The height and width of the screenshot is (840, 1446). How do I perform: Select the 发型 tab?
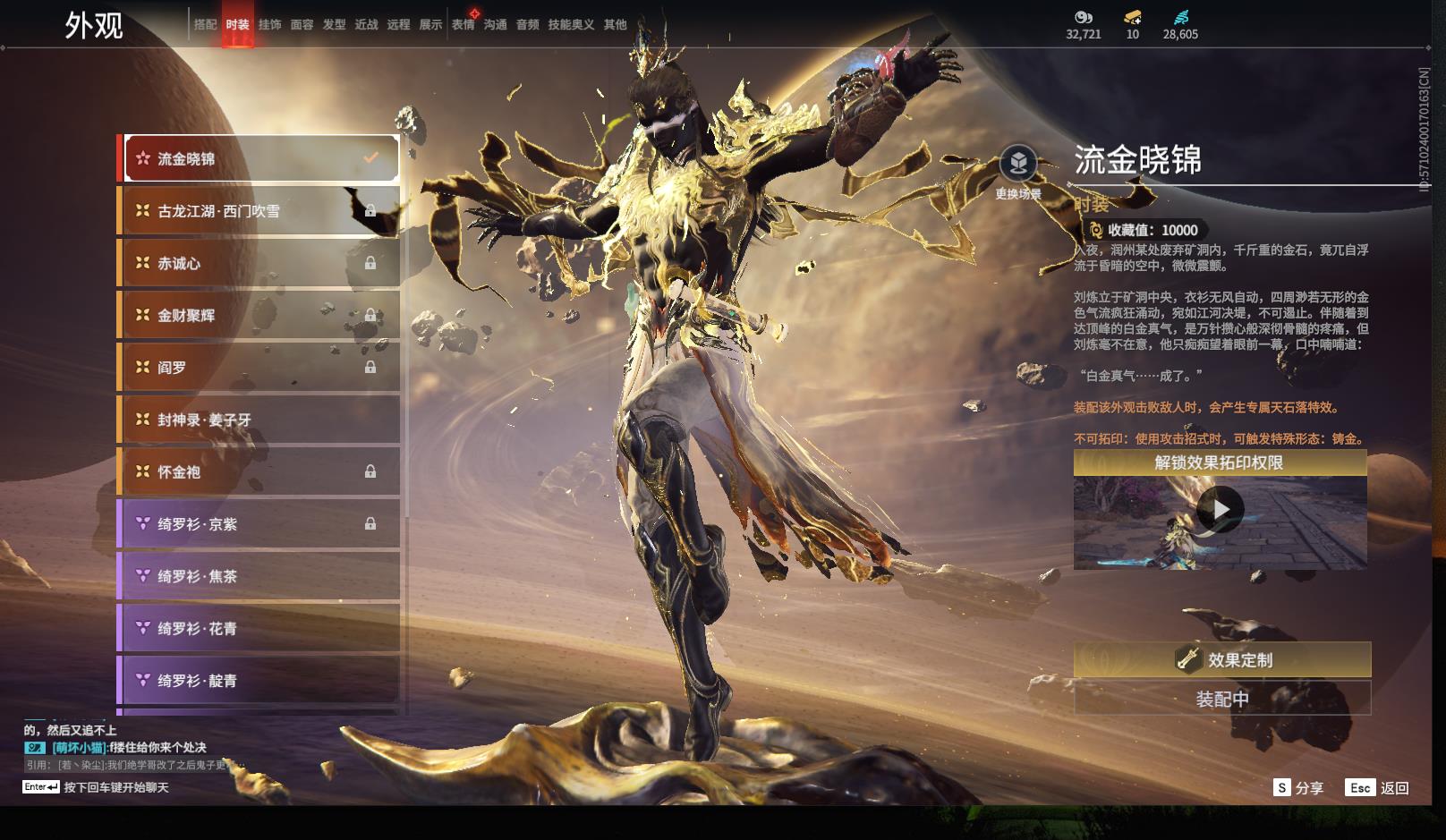coord(334,25)
